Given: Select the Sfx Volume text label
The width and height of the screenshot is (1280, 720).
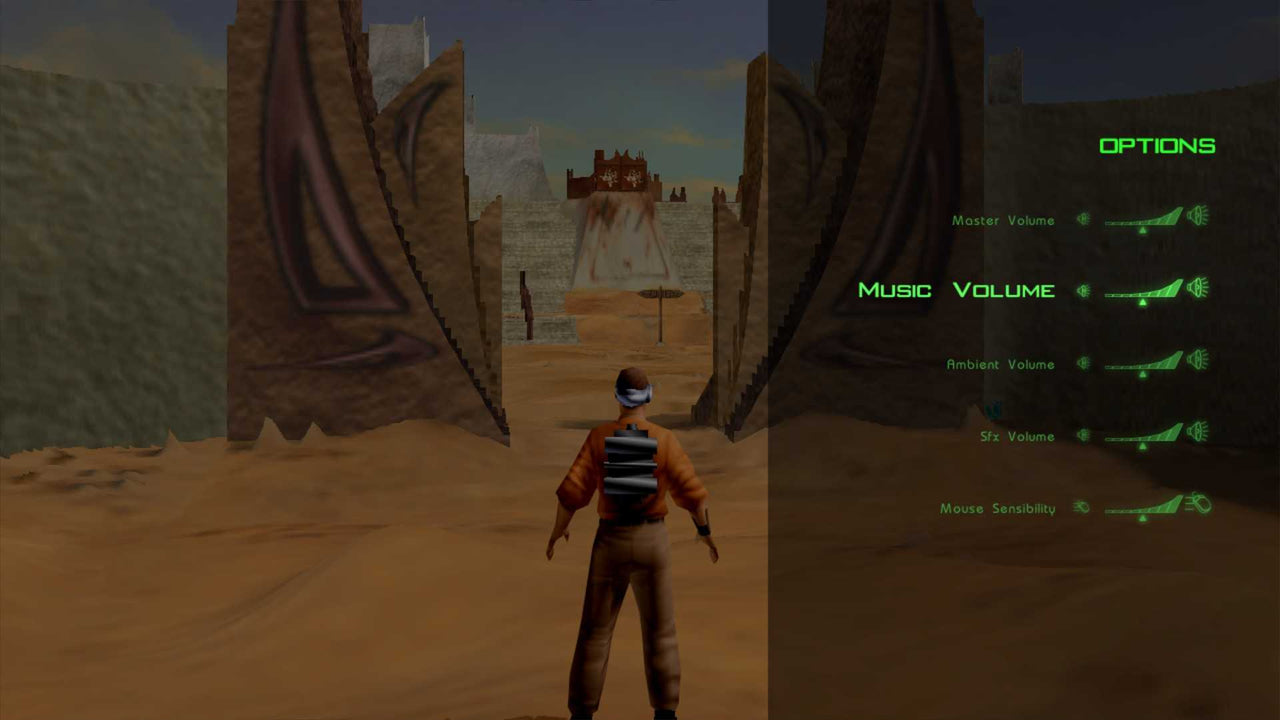Looking at the screenshot, I should click(x=1017, y=436).
